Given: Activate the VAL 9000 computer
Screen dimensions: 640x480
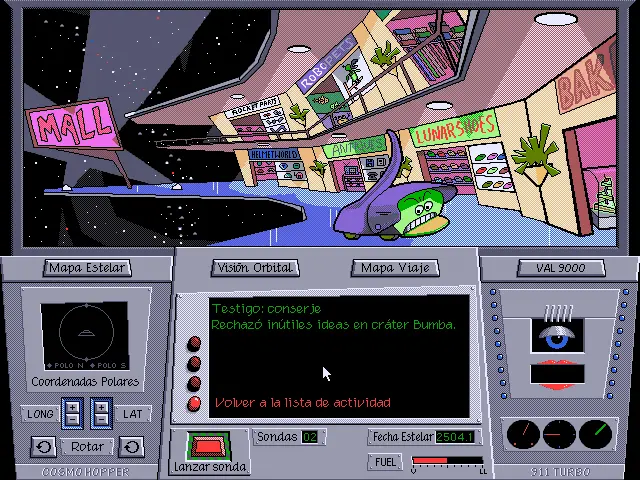Looking at the screenshot, I should pyautogui.click(x=559, y=268).
